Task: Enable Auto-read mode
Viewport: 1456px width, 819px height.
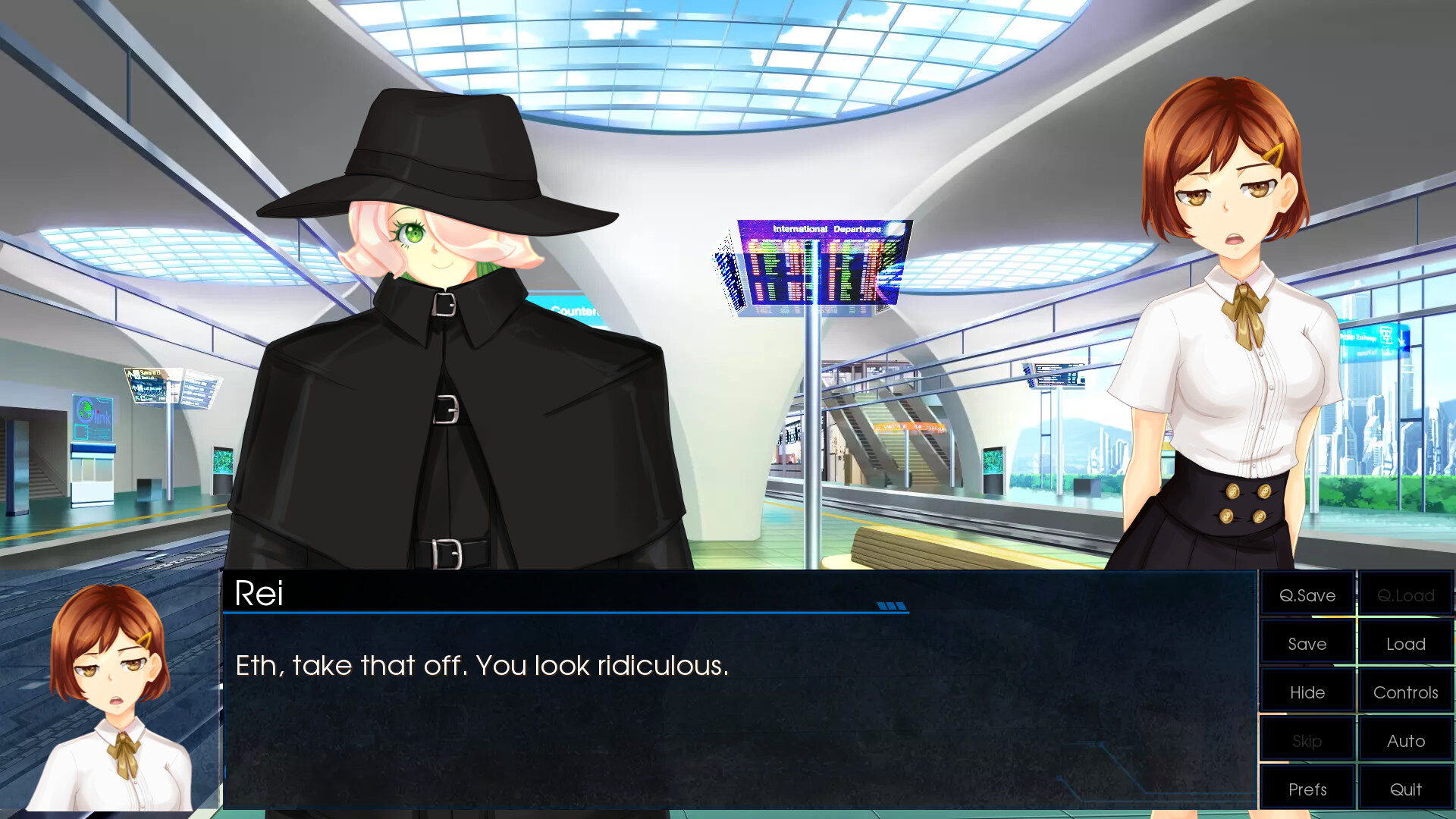Action: pyautogui.click(x=1405, y=740)
